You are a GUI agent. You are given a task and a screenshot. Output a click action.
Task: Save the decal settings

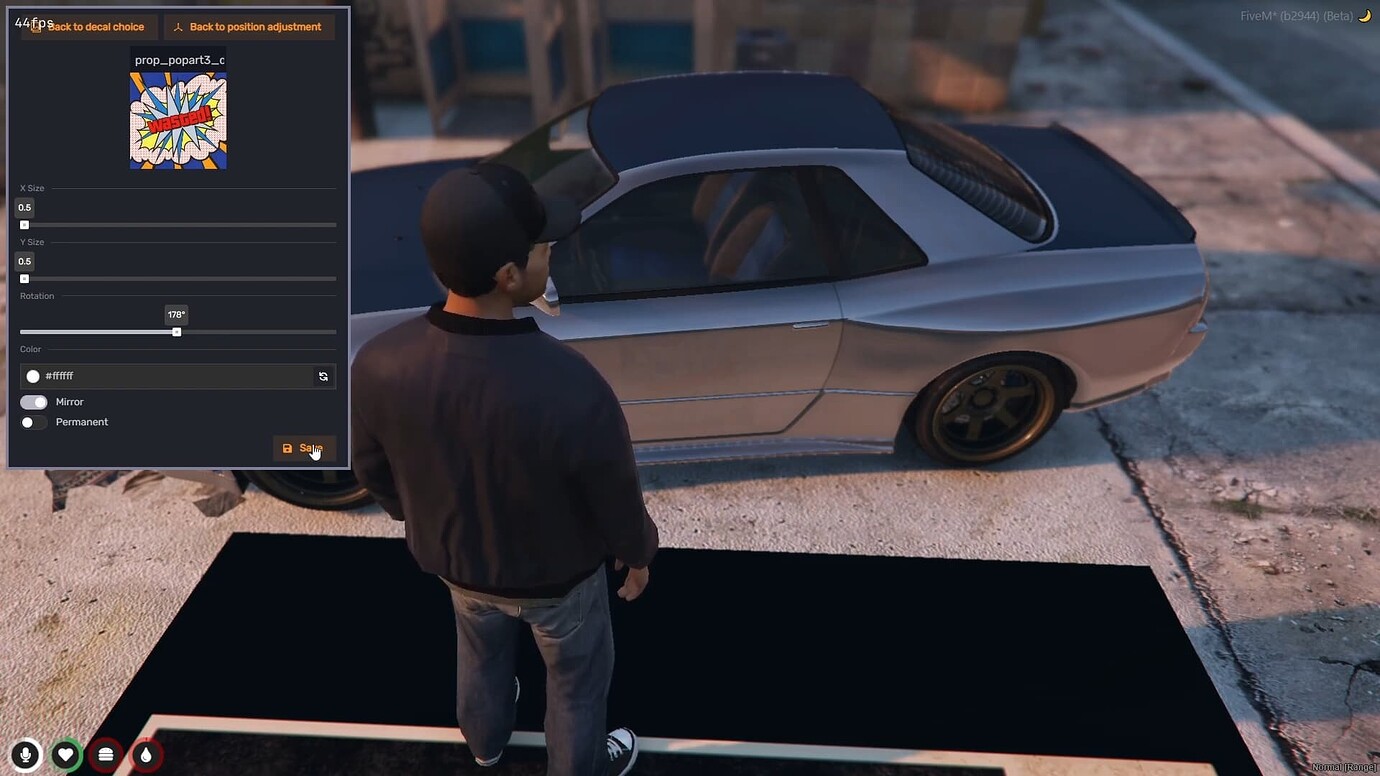pos(304,448)
